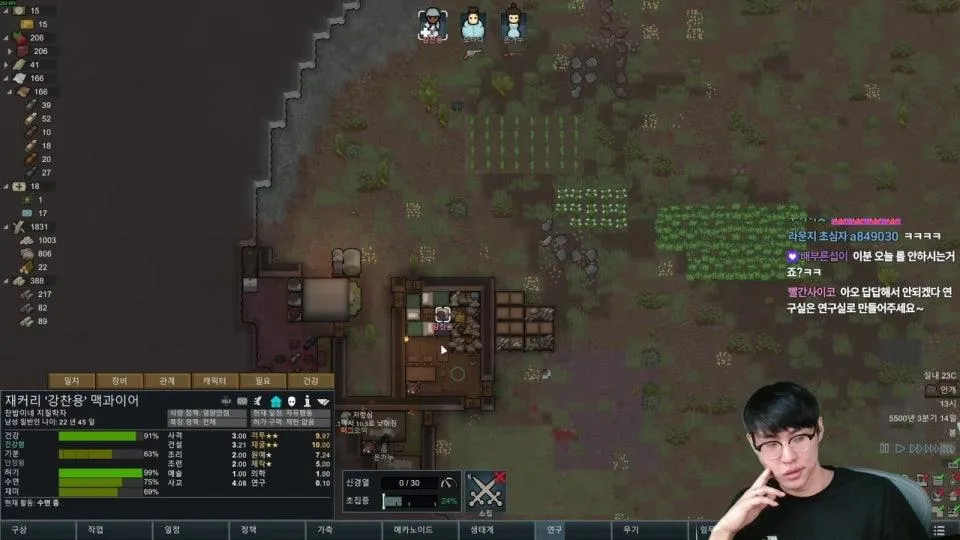
Task: Open the 일정 (Schedule) menu
Action: point(172,530)
